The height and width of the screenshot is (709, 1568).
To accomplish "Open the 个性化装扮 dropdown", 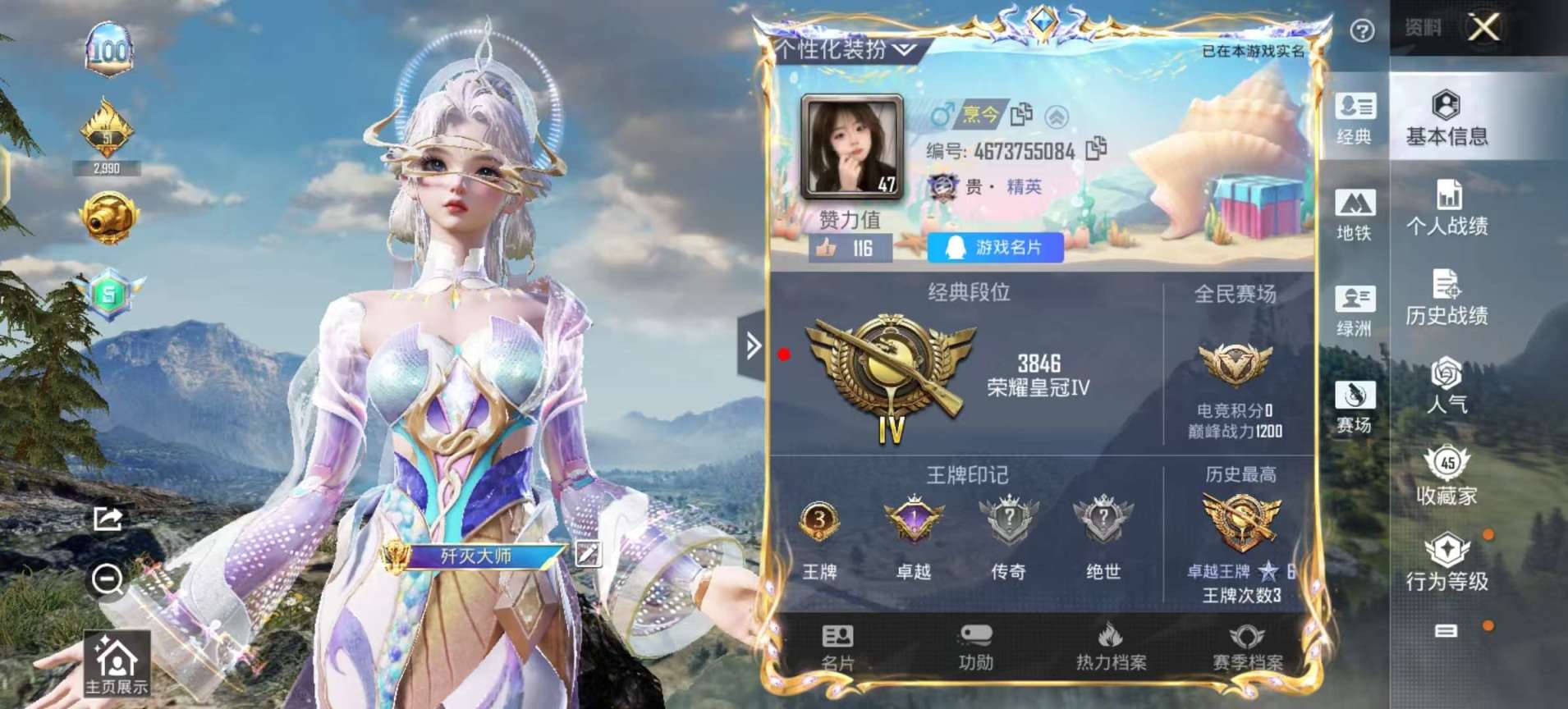I will [846, 51].
